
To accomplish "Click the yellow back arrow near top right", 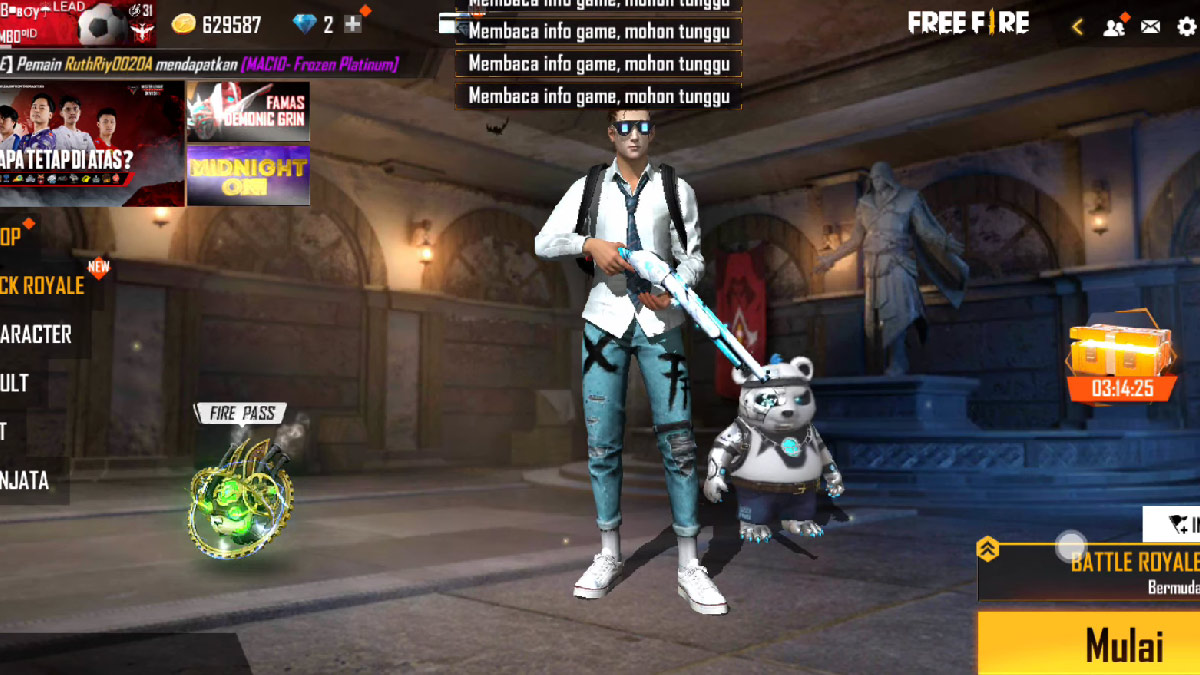I will [1077, 27].
